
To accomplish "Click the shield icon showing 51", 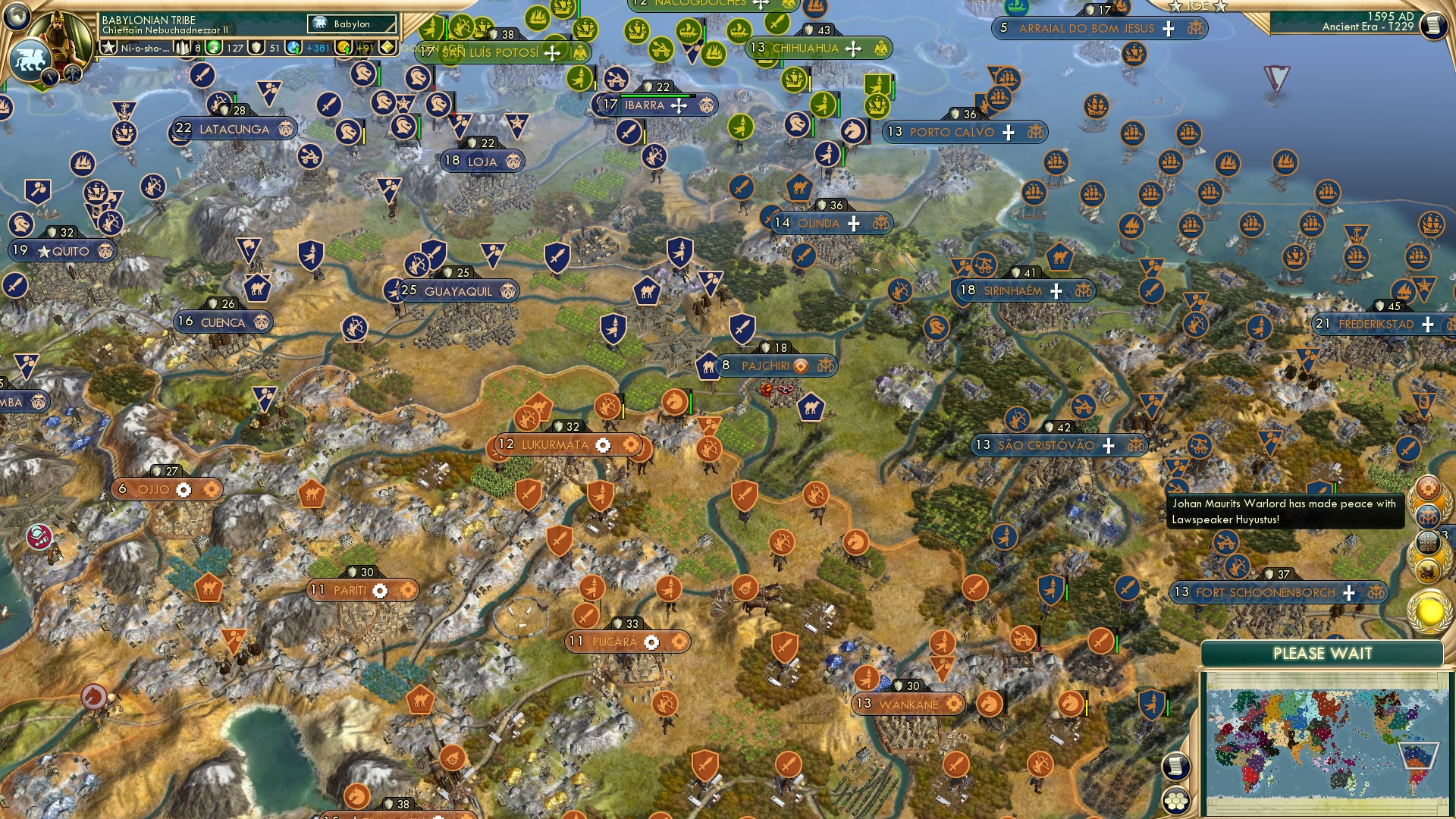I will (x=257, y=49).
